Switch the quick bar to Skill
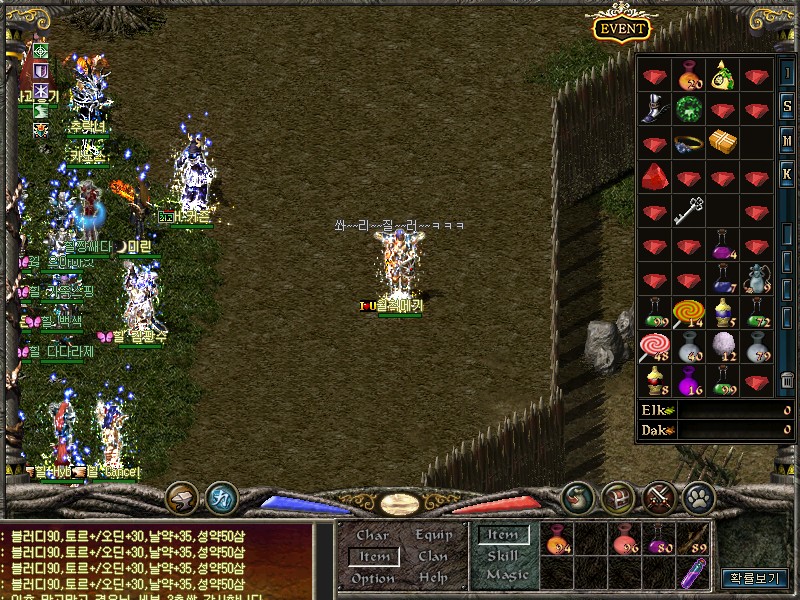This screenshot has height=600, width=800. 502,555
